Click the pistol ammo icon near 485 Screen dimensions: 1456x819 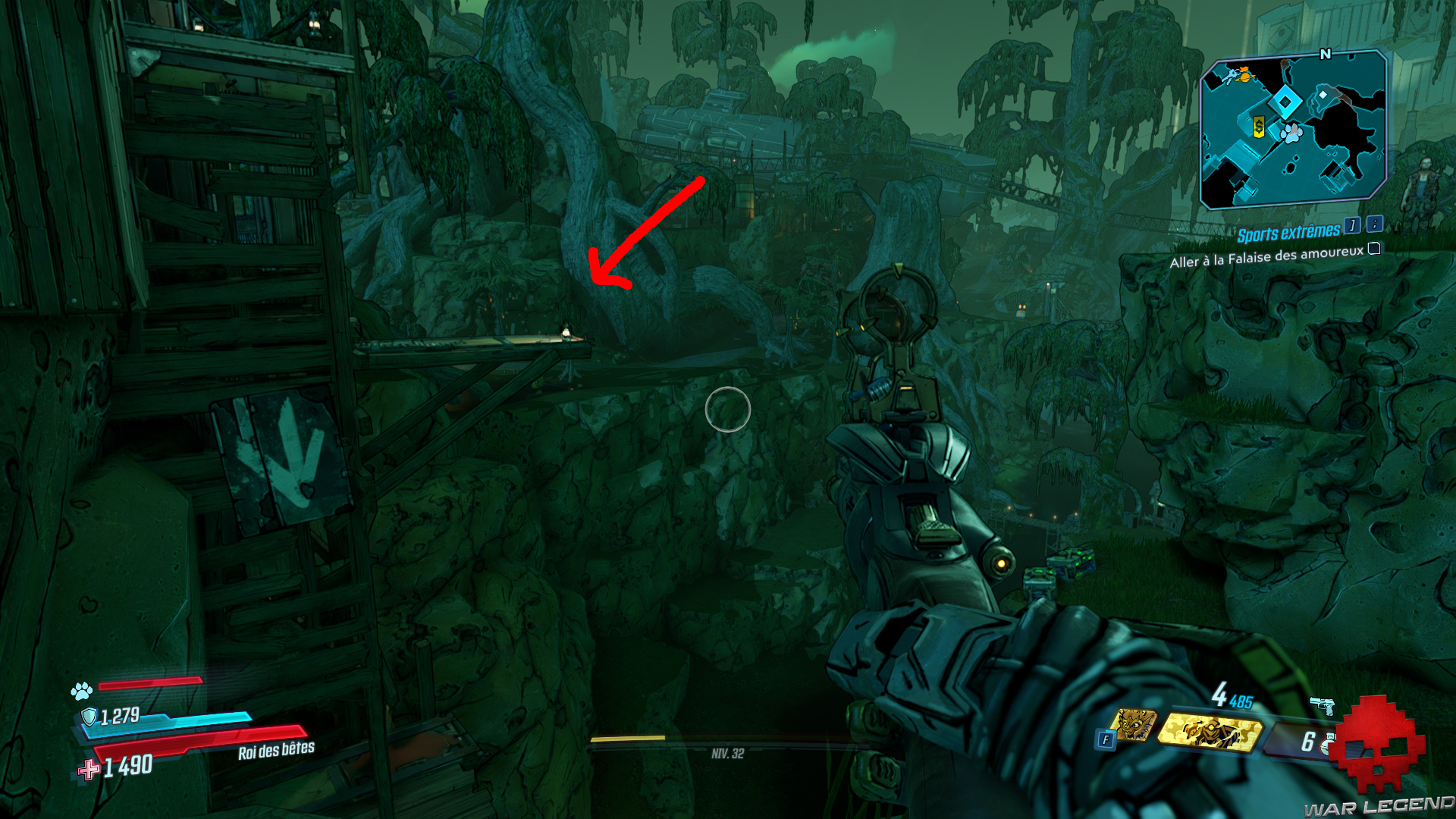coord(1322,704)
